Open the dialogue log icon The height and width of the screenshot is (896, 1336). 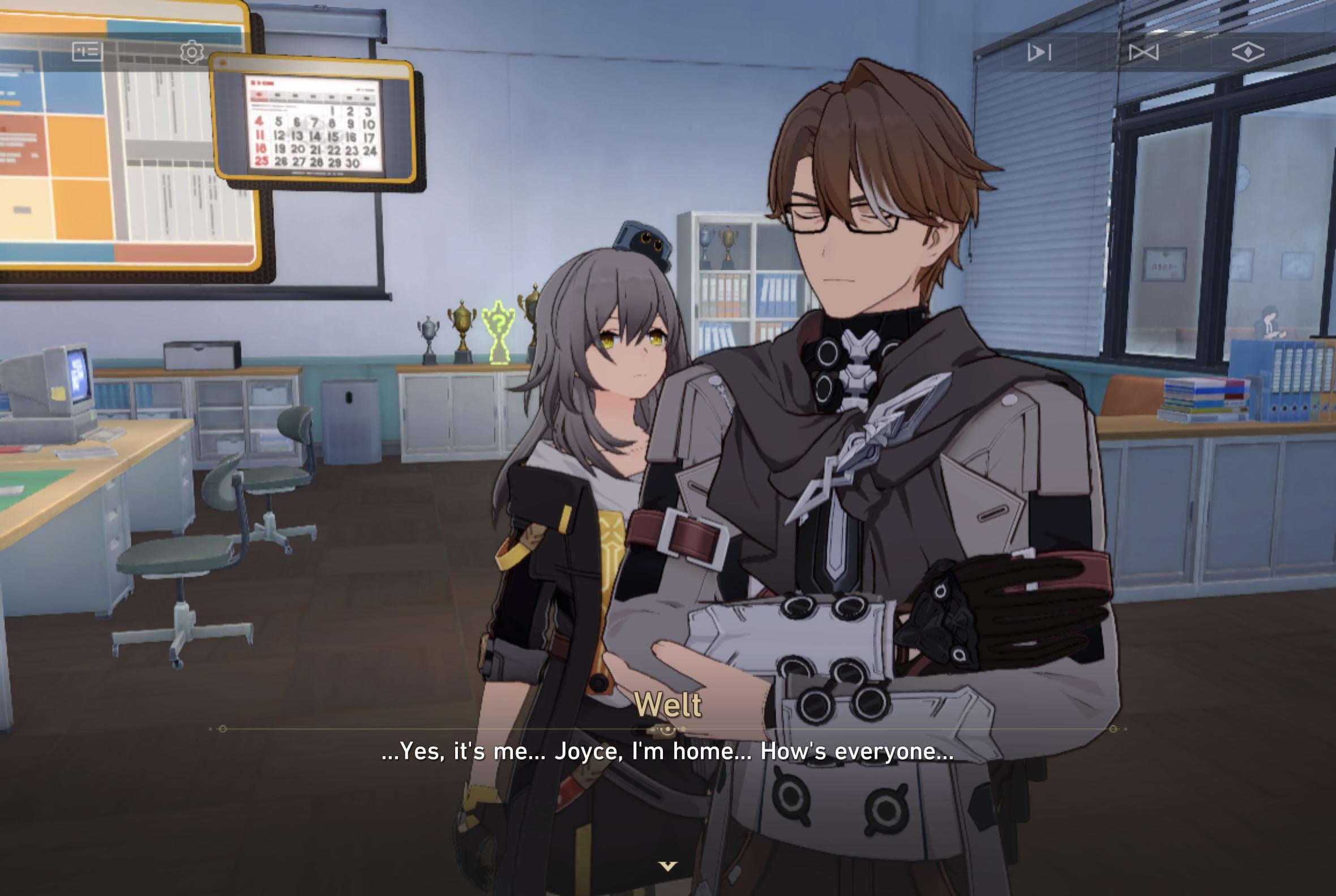click(x=87, y=52)
